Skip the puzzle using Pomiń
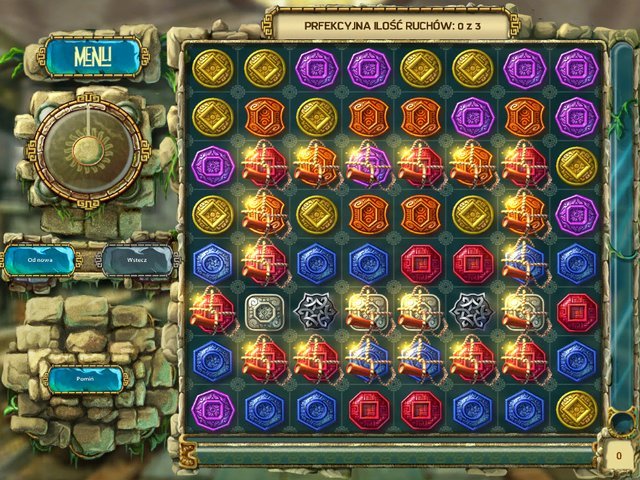This screenshot has height=480, width=640. tap(85, 380)
